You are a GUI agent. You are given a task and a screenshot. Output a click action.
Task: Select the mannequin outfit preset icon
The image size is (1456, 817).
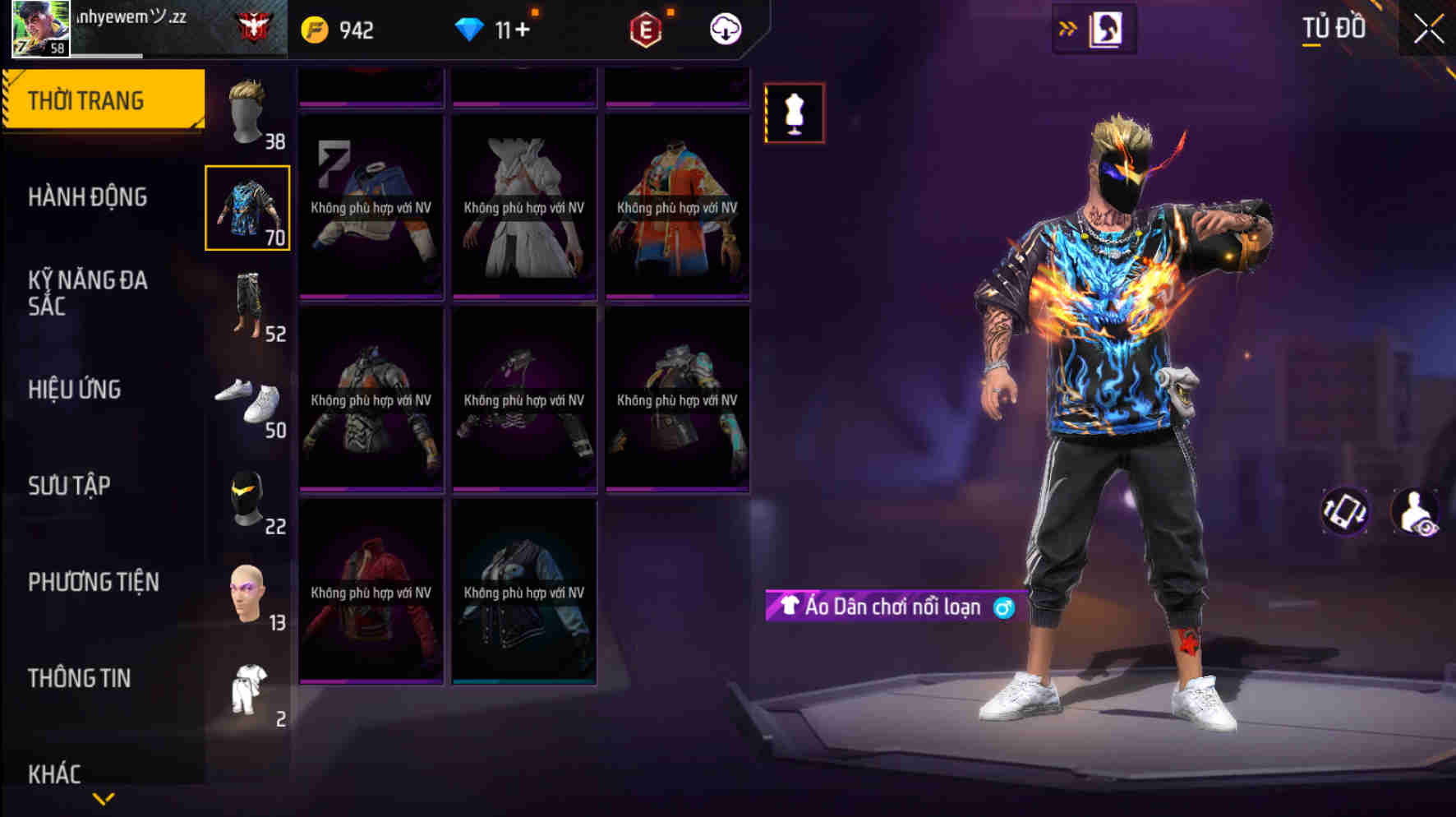tap(794, 113)
